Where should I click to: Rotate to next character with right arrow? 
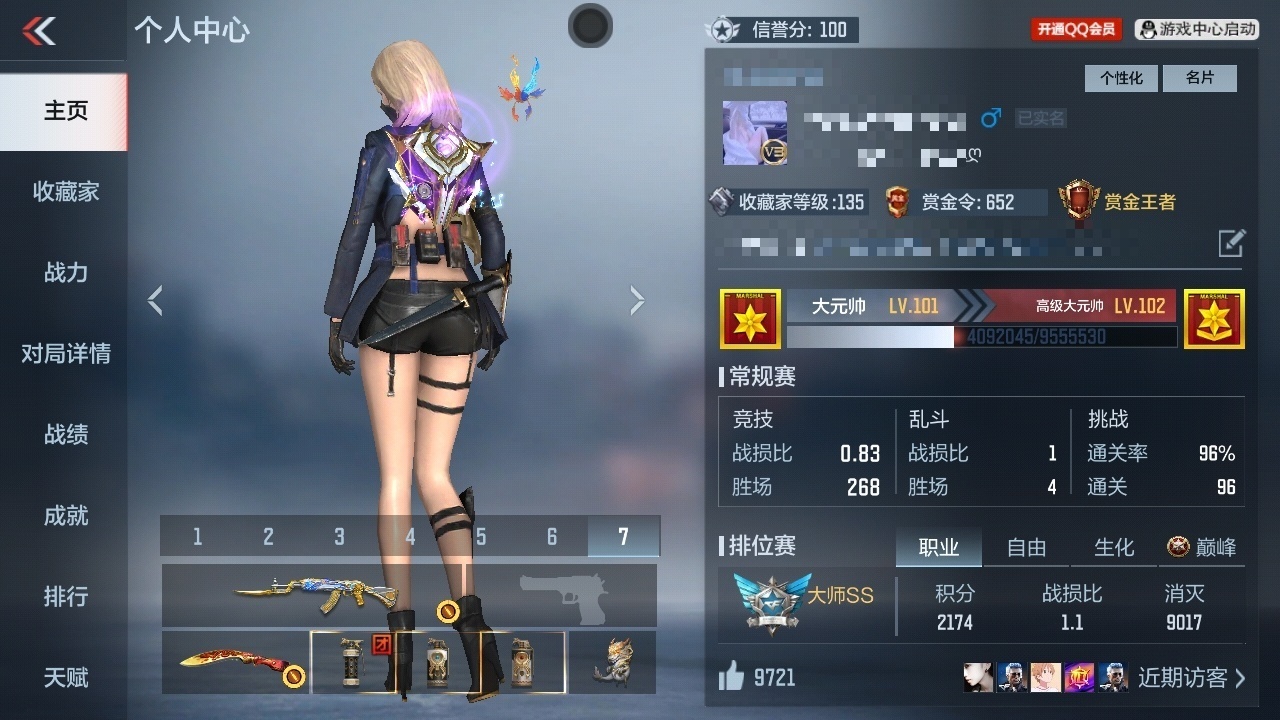click(637, 300)
